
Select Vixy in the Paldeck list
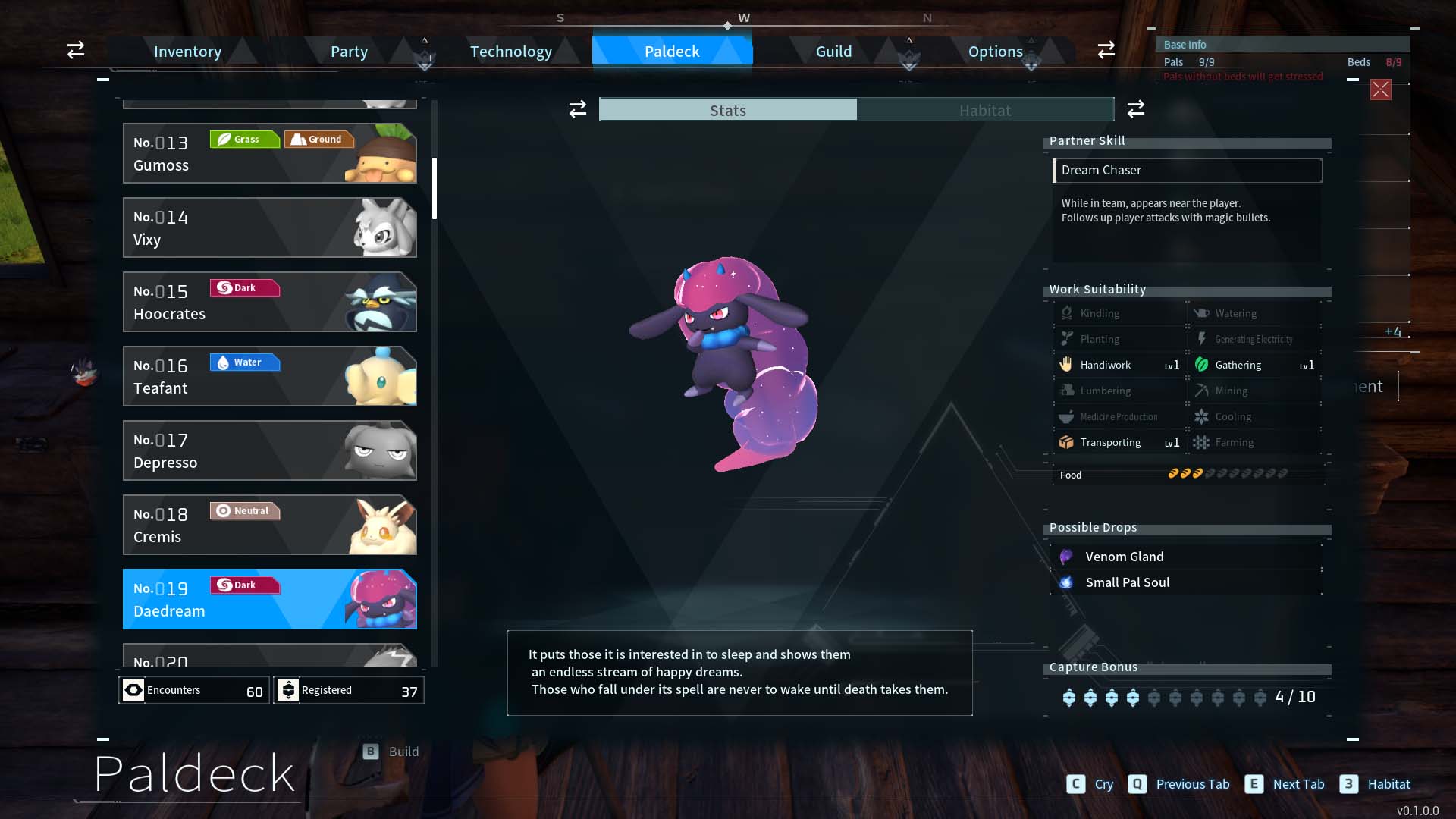pos(269,227)
